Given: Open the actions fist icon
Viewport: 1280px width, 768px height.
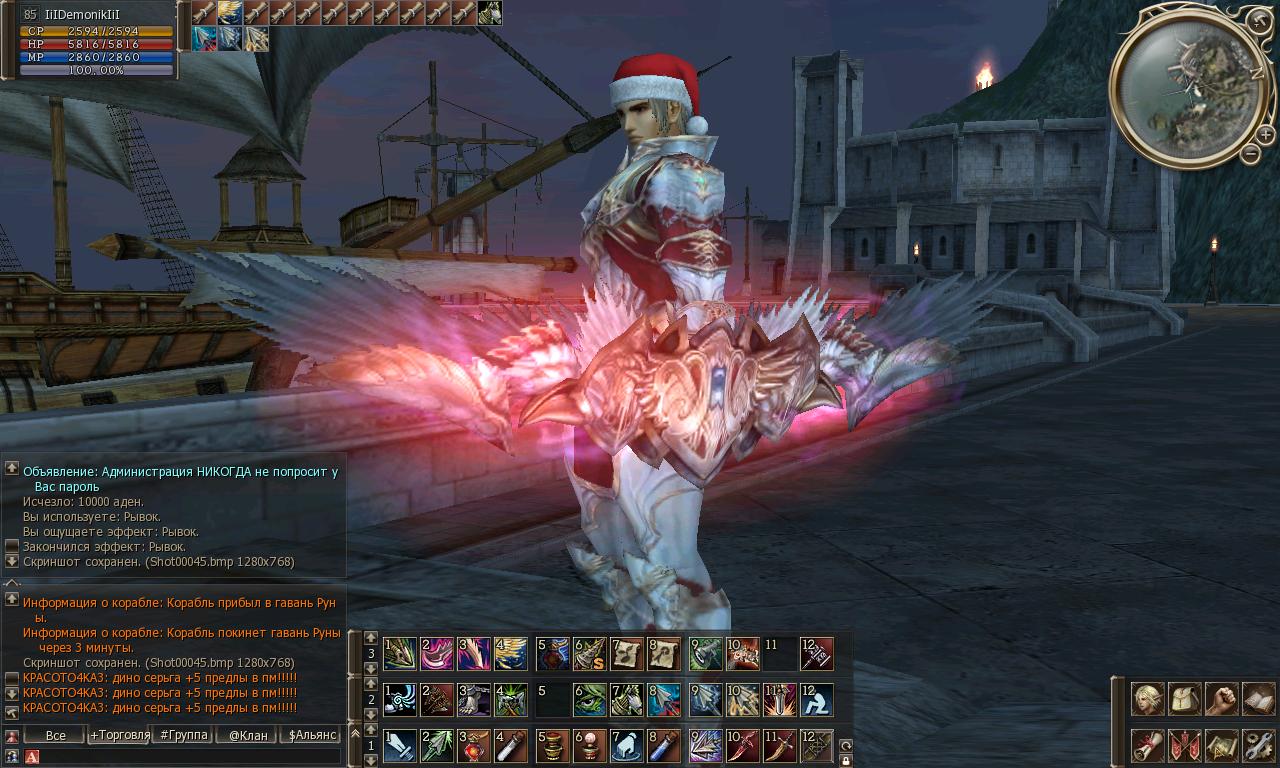Looking at the screenshot, I should point(1221,699).
